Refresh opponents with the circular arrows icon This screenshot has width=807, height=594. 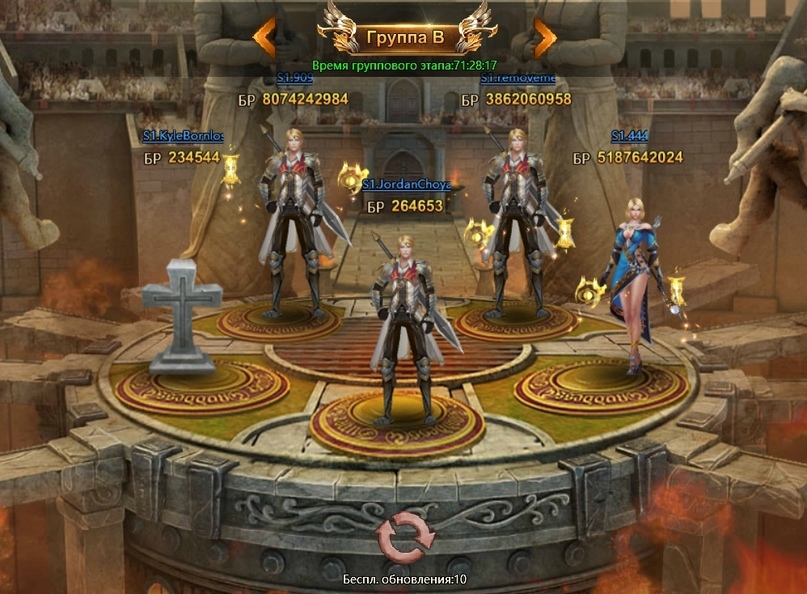404,539
